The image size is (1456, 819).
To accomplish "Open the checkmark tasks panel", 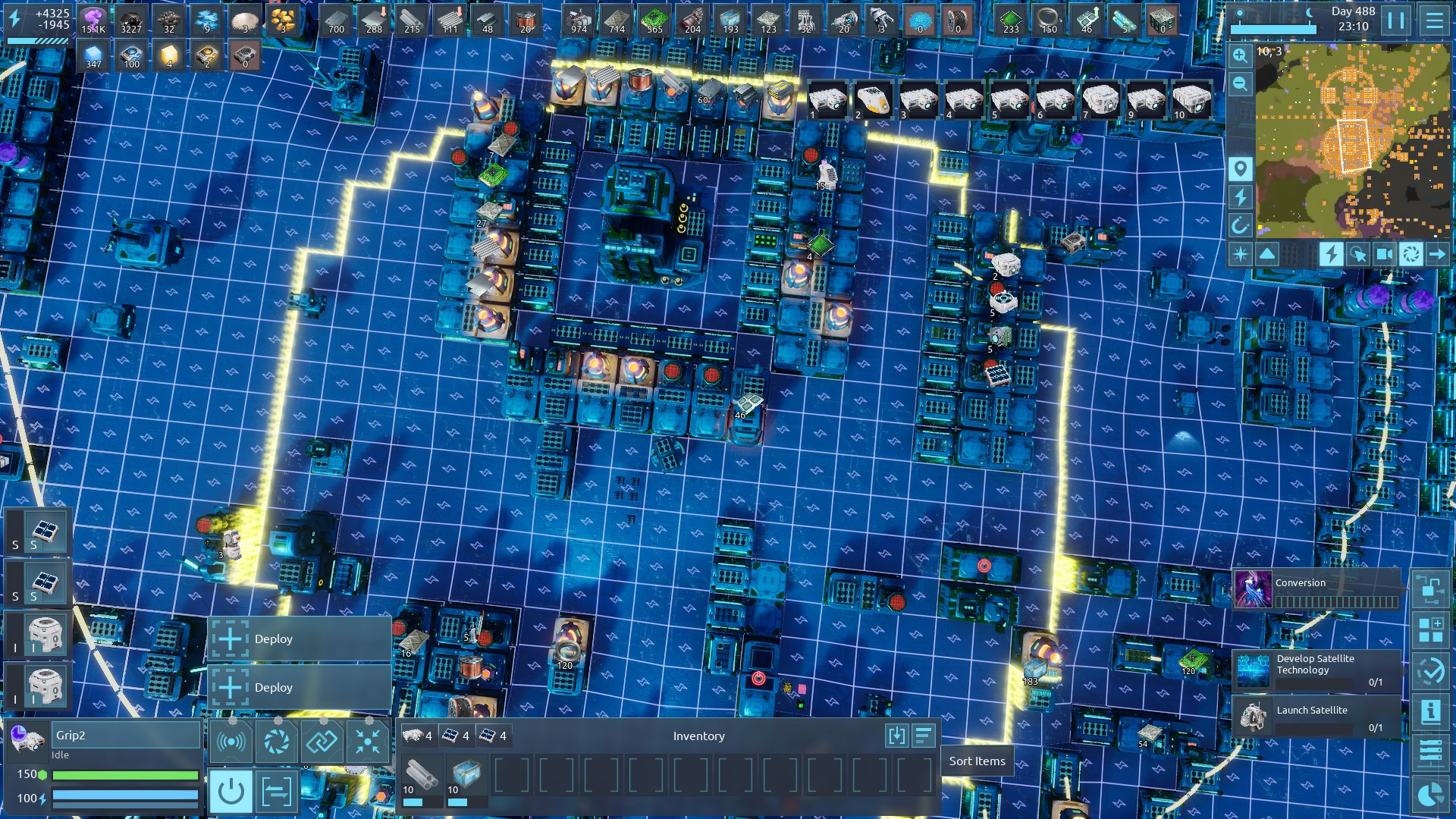I will click(x=1430, y=671).
